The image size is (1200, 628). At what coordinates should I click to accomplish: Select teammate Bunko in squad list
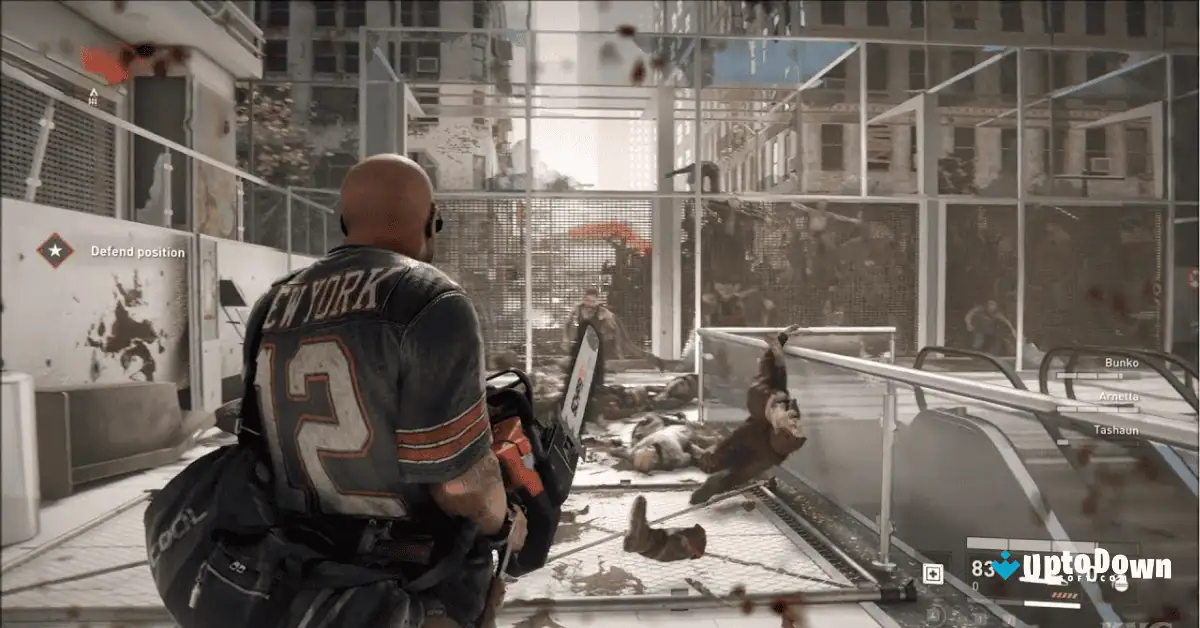point(1121,363)
